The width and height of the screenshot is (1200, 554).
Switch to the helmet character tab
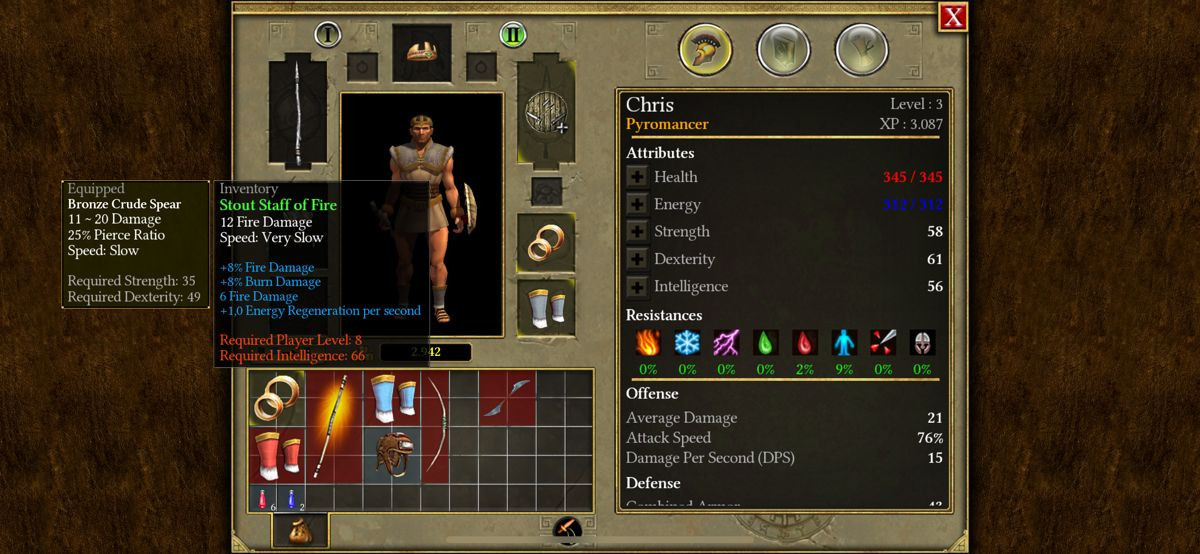tap(705, 50)
